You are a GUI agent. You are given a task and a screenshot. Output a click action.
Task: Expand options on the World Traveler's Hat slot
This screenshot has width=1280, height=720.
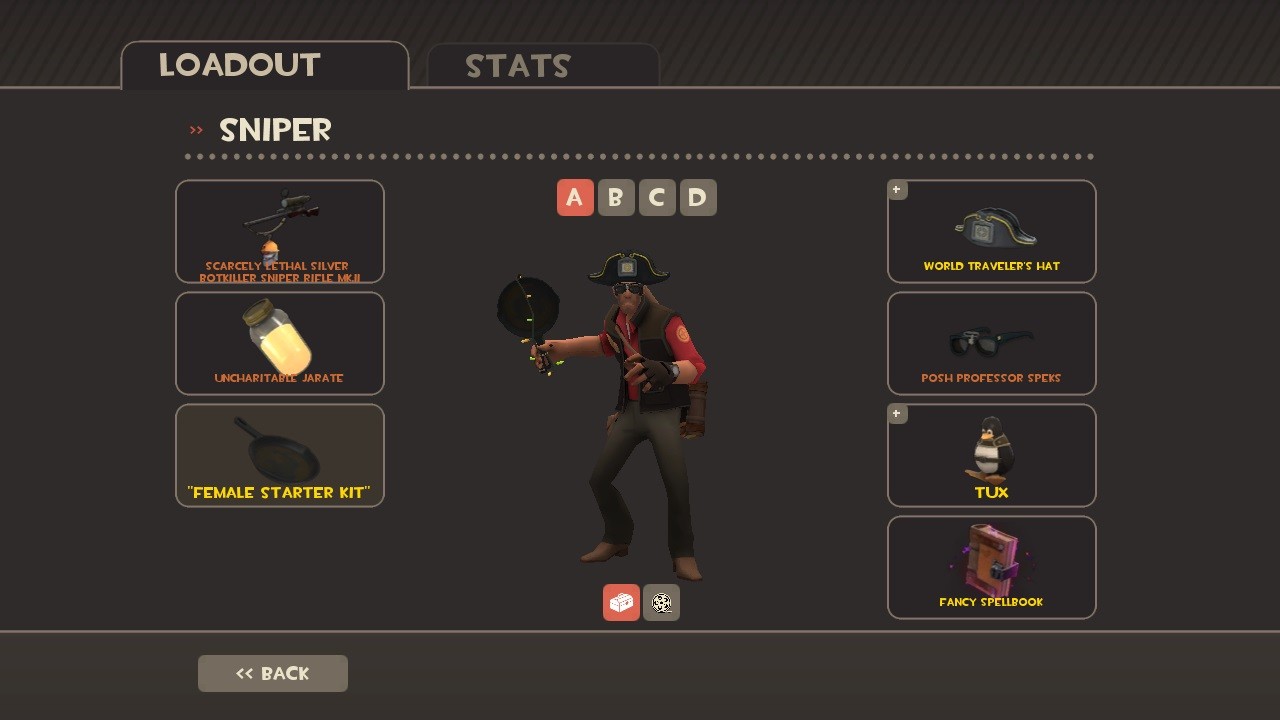tap(896, 189)
